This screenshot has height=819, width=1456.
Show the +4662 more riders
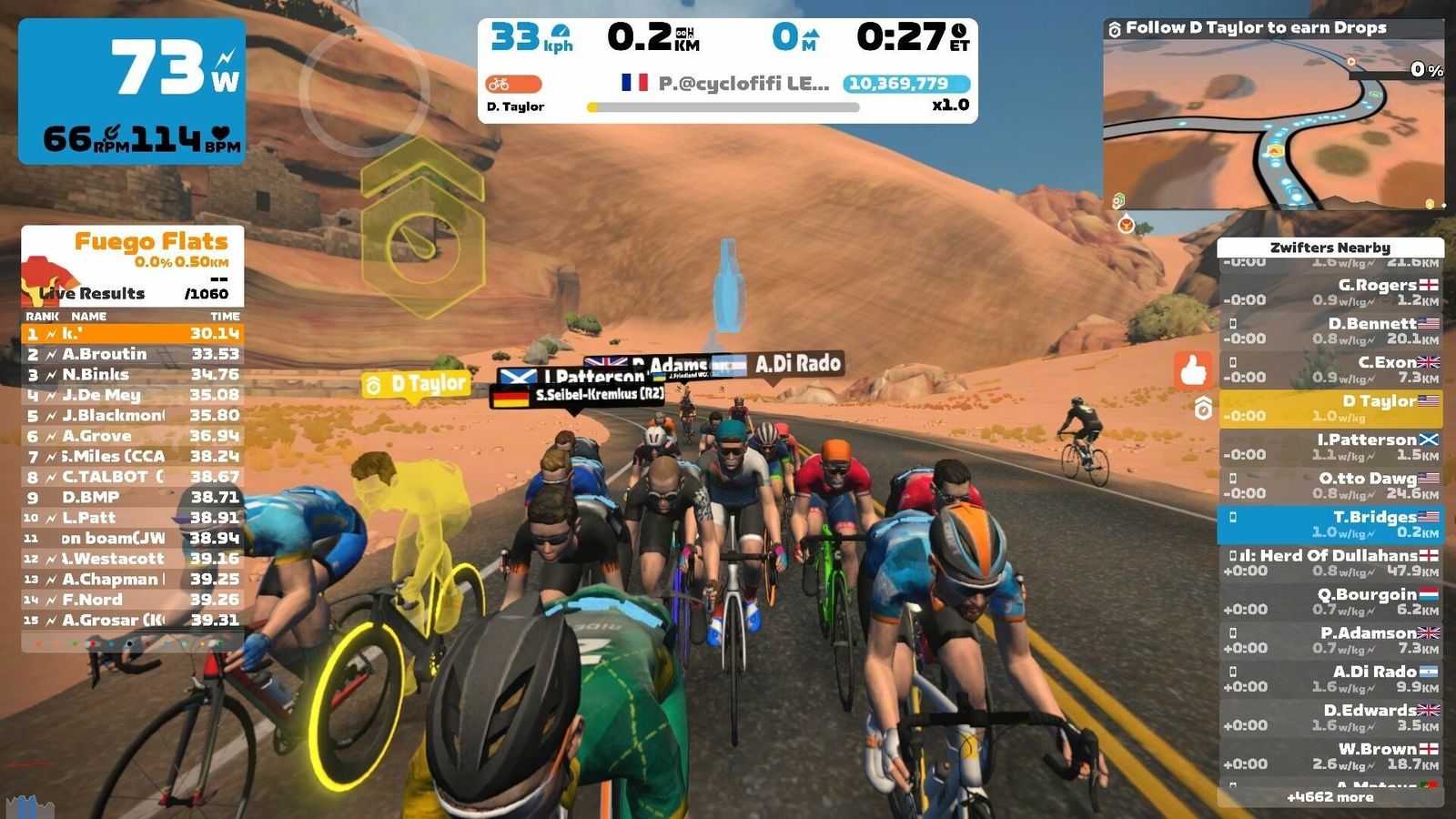pyautogui.click(x=1330, y=797)
